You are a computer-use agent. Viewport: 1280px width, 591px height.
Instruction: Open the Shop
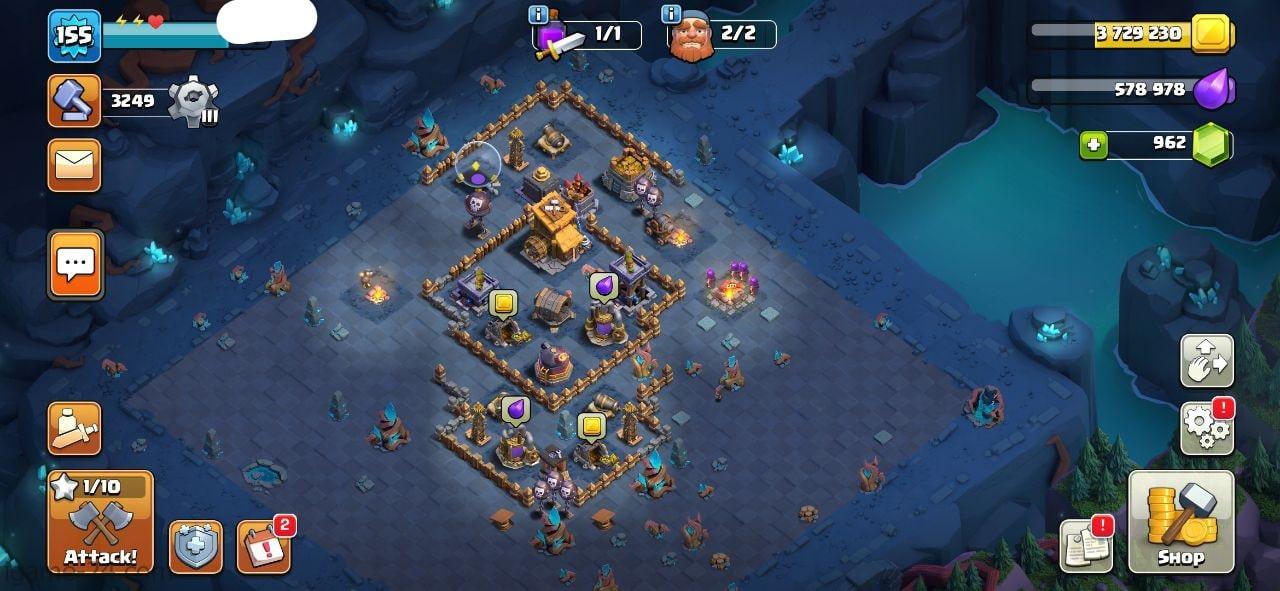1180,521
